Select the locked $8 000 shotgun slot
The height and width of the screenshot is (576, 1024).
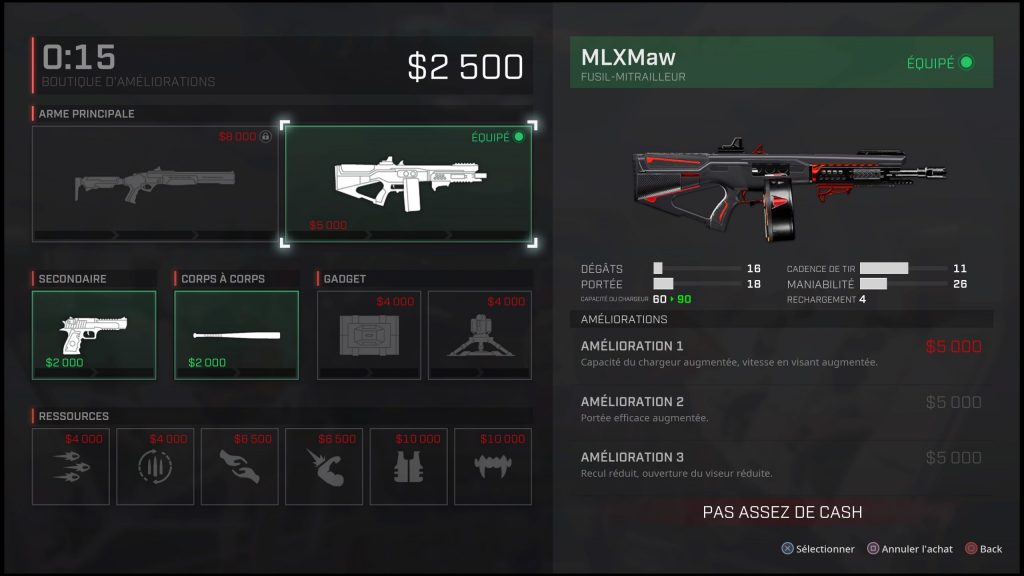point(155,184)
